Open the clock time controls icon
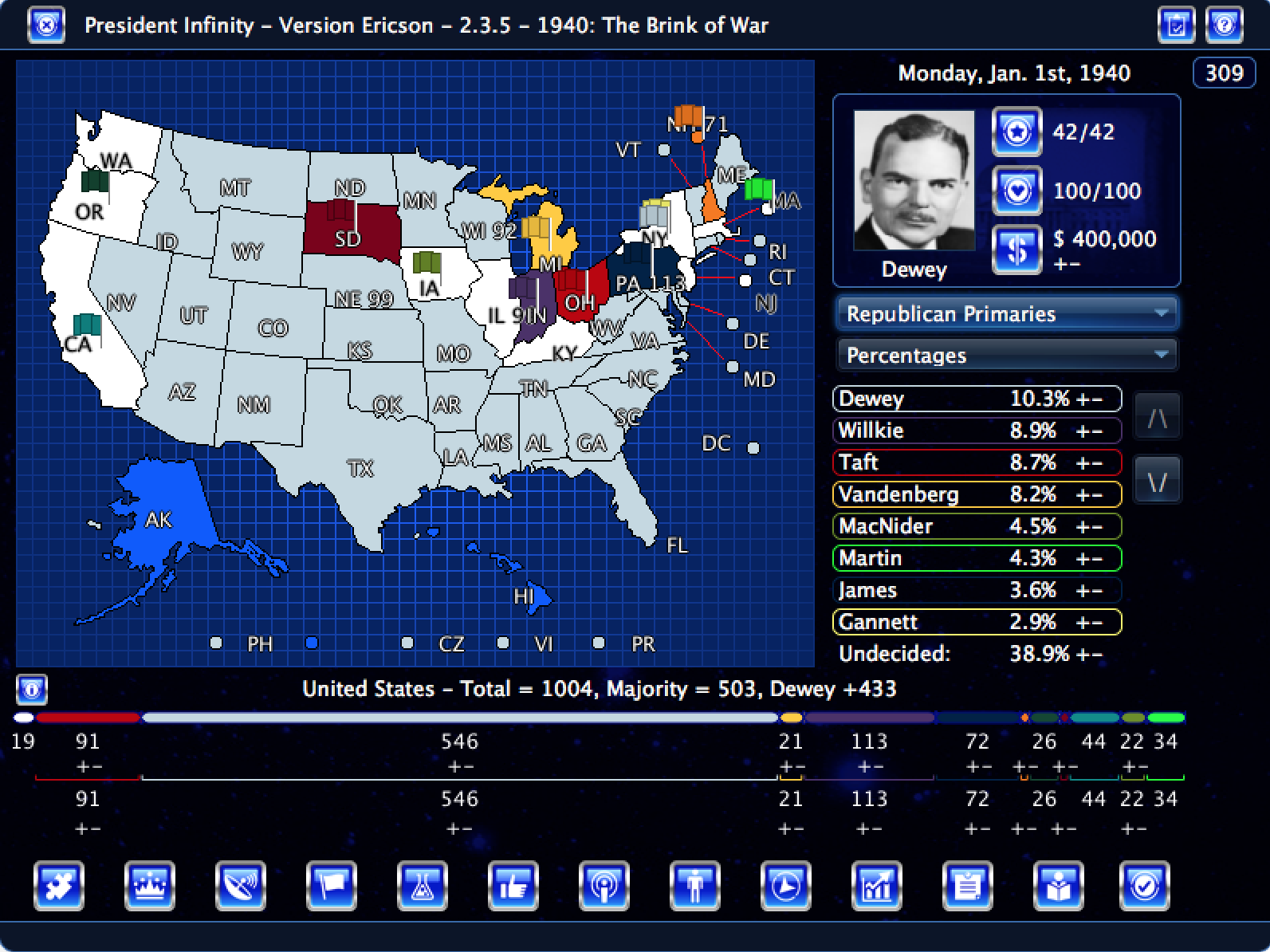Image resolution: width=1270 pixels, height=952 pixels. click(x=786, y=886)
